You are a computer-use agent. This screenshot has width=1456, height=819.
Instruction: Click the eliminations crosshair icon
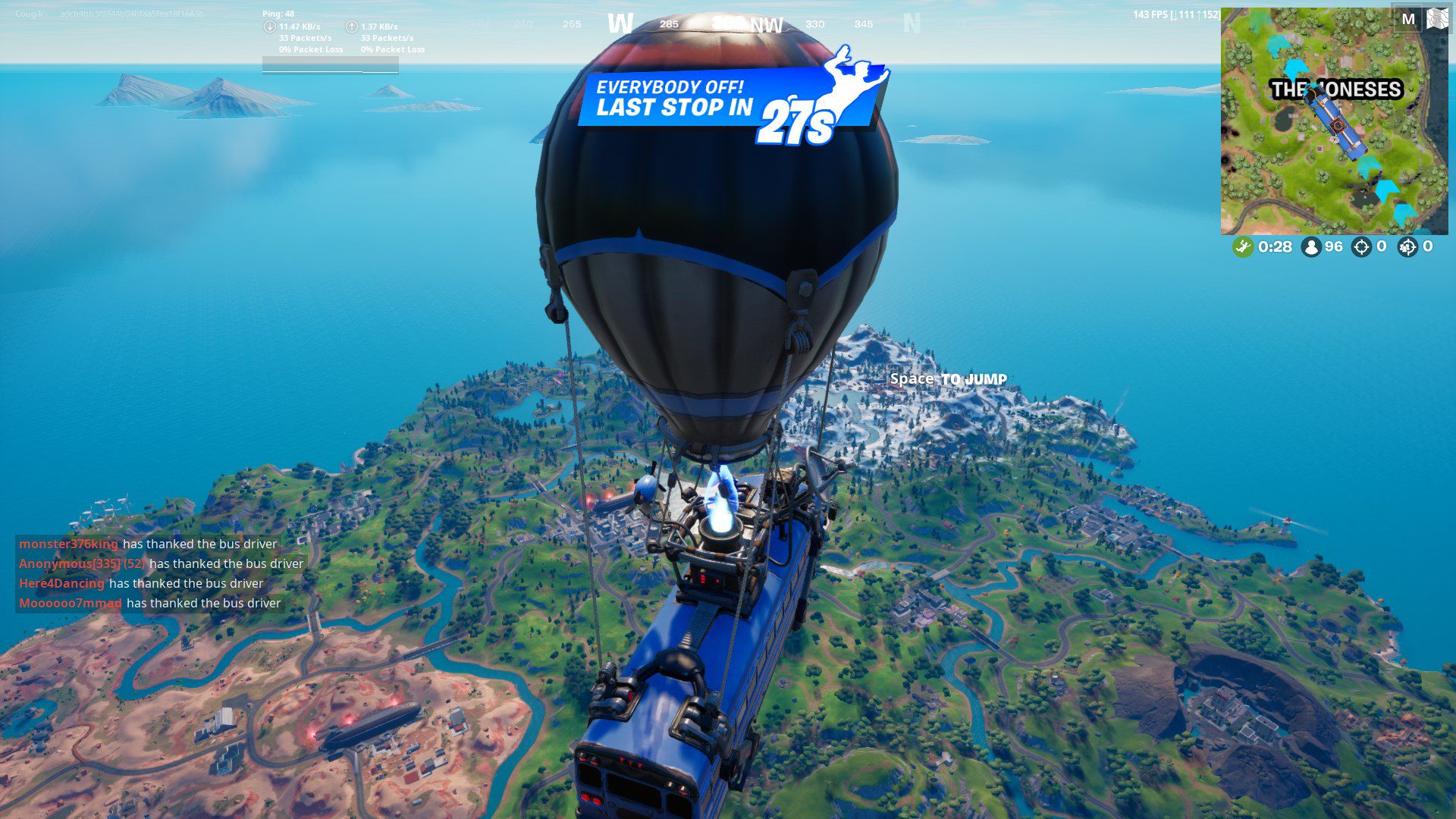(x=1361, y=246)
